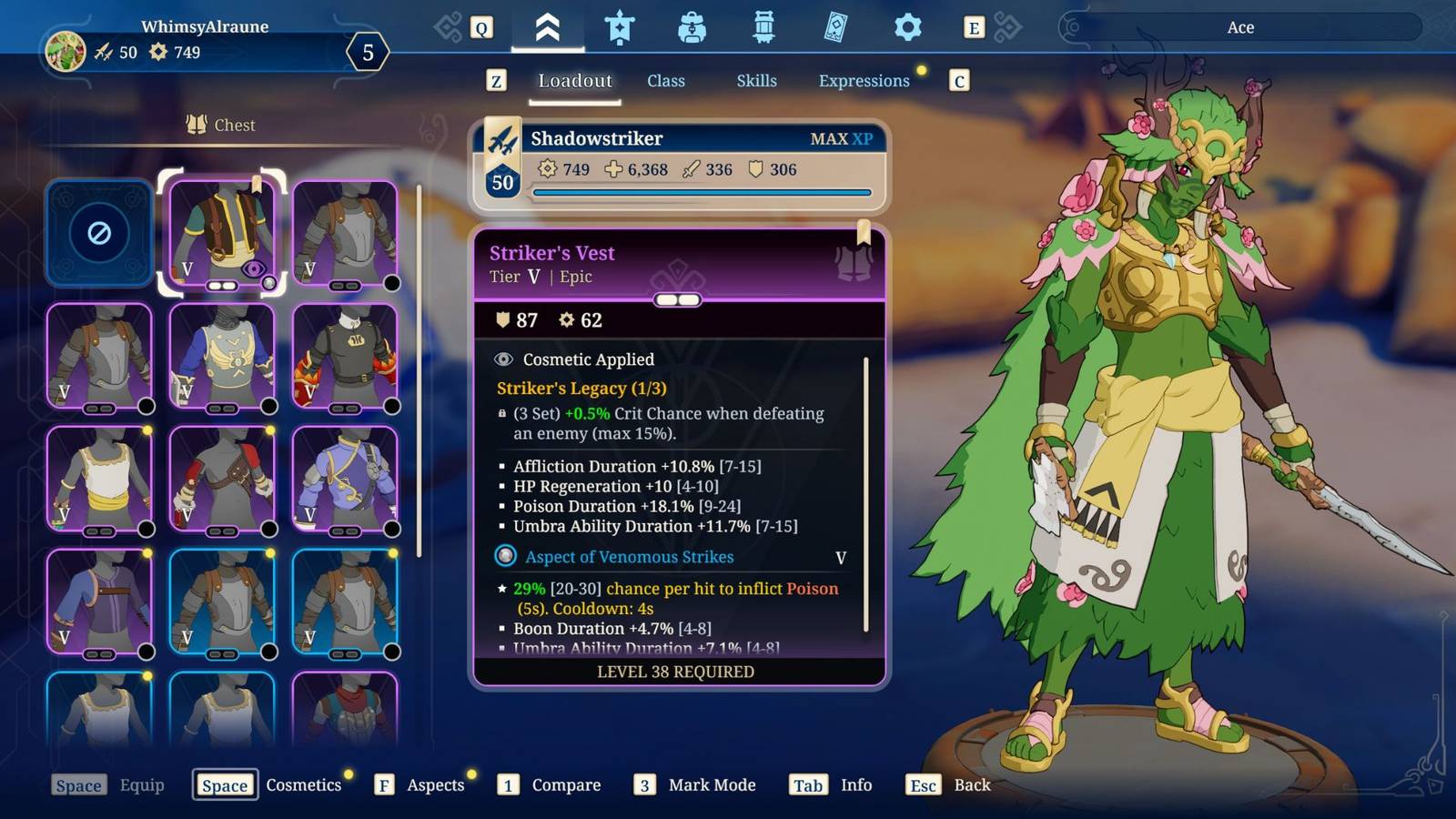Choose the white top with yellow sash
1456x819 pixels.
99,479
